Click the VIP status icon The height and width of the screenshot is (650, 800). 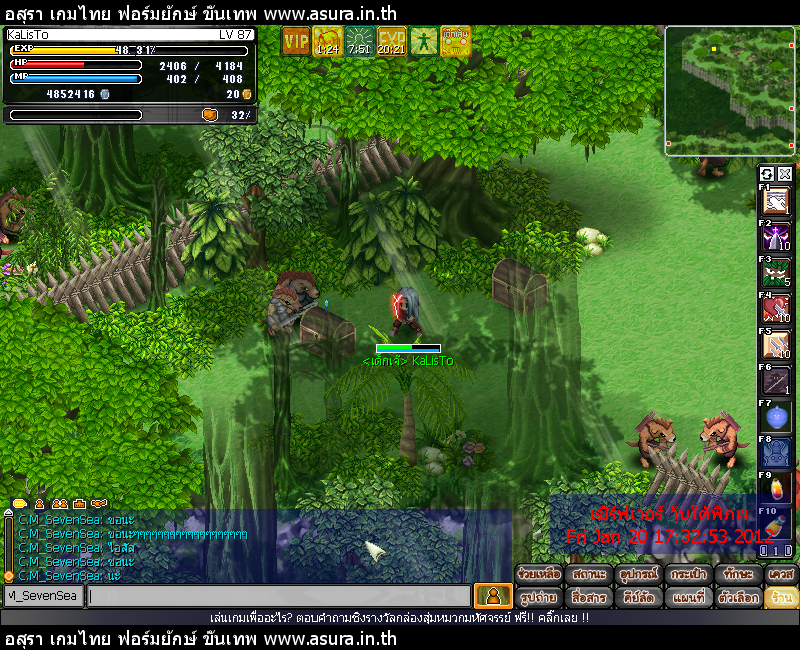296,41
